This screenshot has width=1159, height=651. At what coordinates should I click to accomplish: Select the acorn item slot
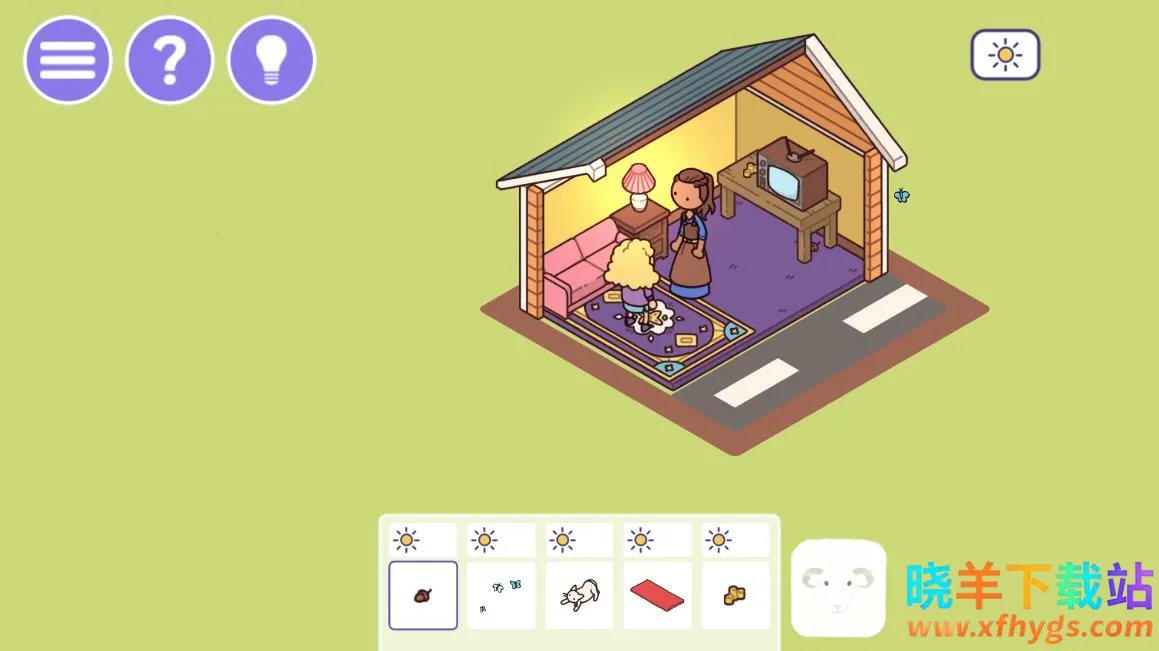pos(423,595)
